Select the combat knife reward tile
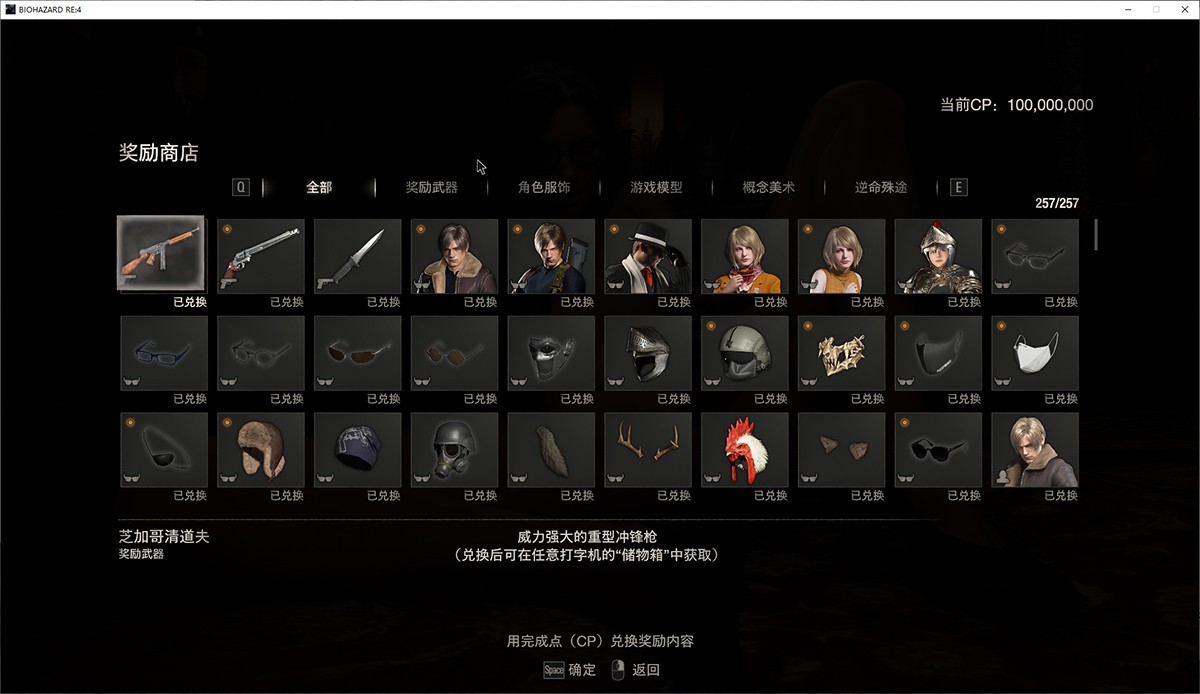The image size is (1200, 694). pyautogui.click(x=358, y=255)
